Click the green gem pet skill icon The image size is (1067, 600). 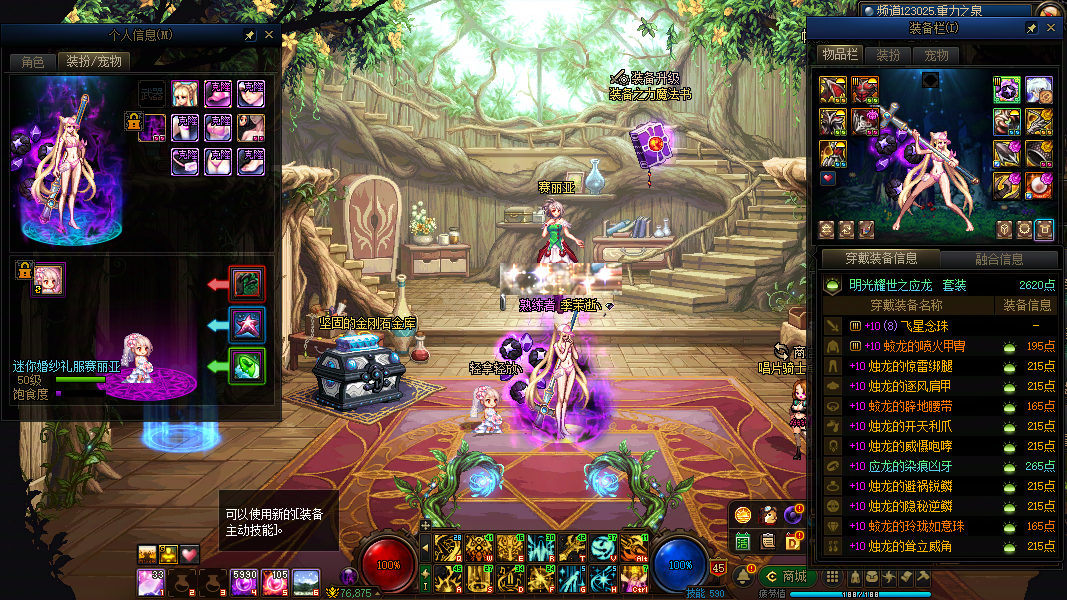[x=246, y=366]
